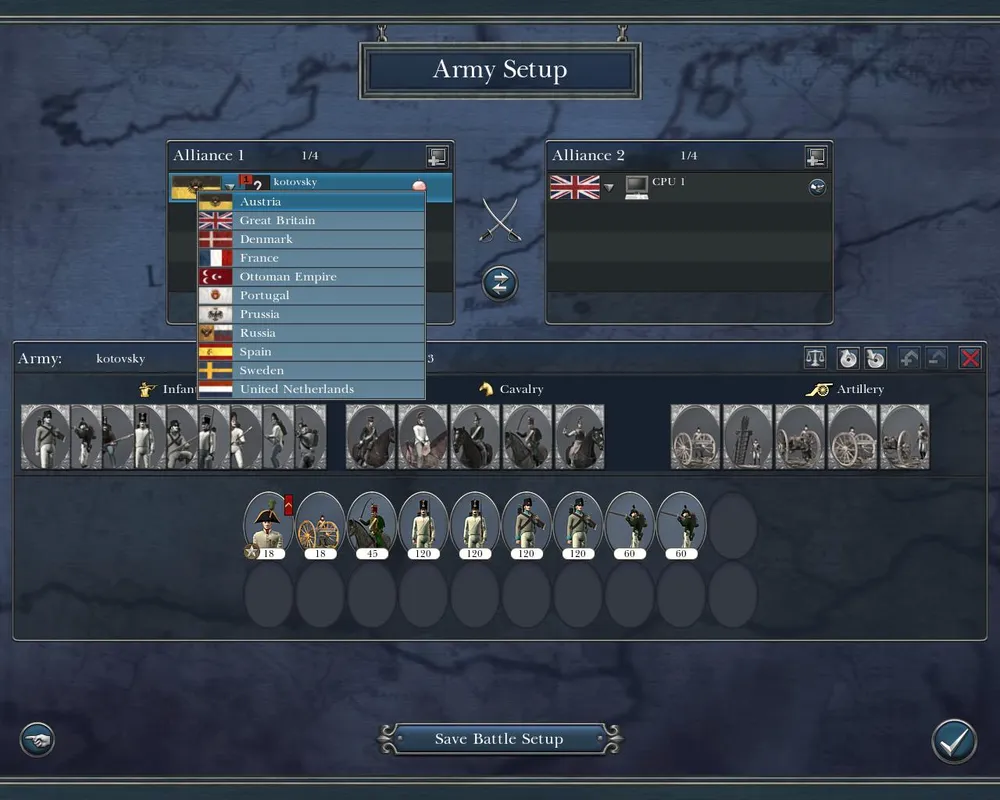Select France from the nation list

click(x=310, y=258)
